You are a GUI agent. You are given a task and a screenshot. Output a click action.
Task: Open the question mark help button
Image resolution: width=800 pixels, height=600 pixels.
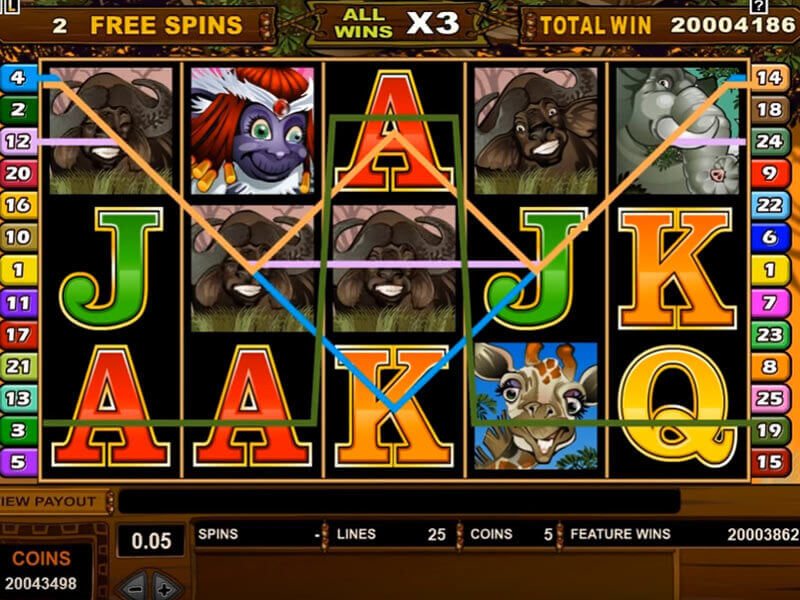click(786, 7)
